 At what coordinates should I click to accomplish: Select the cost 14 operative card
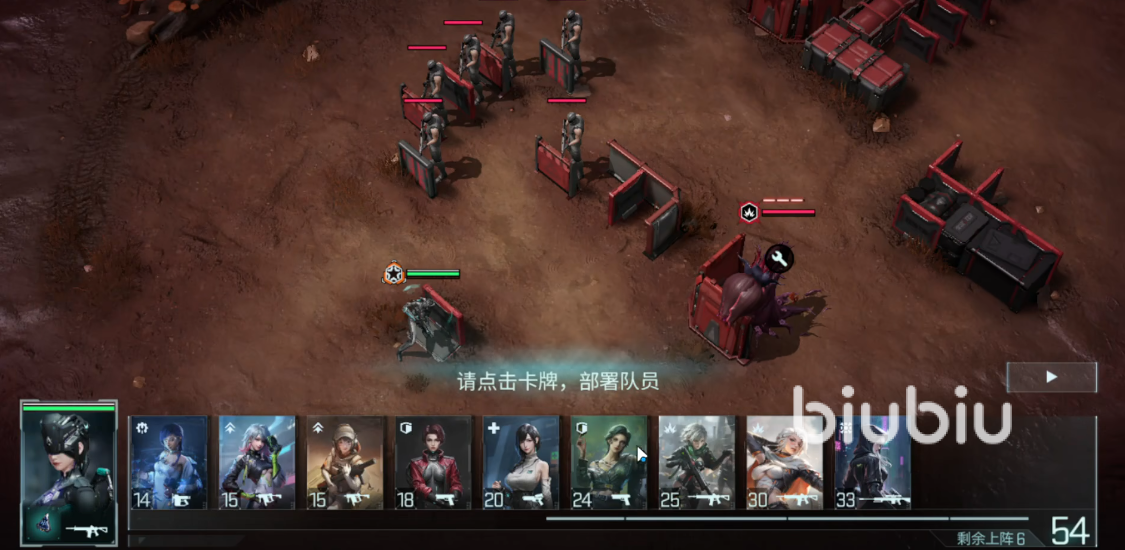pyautogui.click(x=168, y=462)
